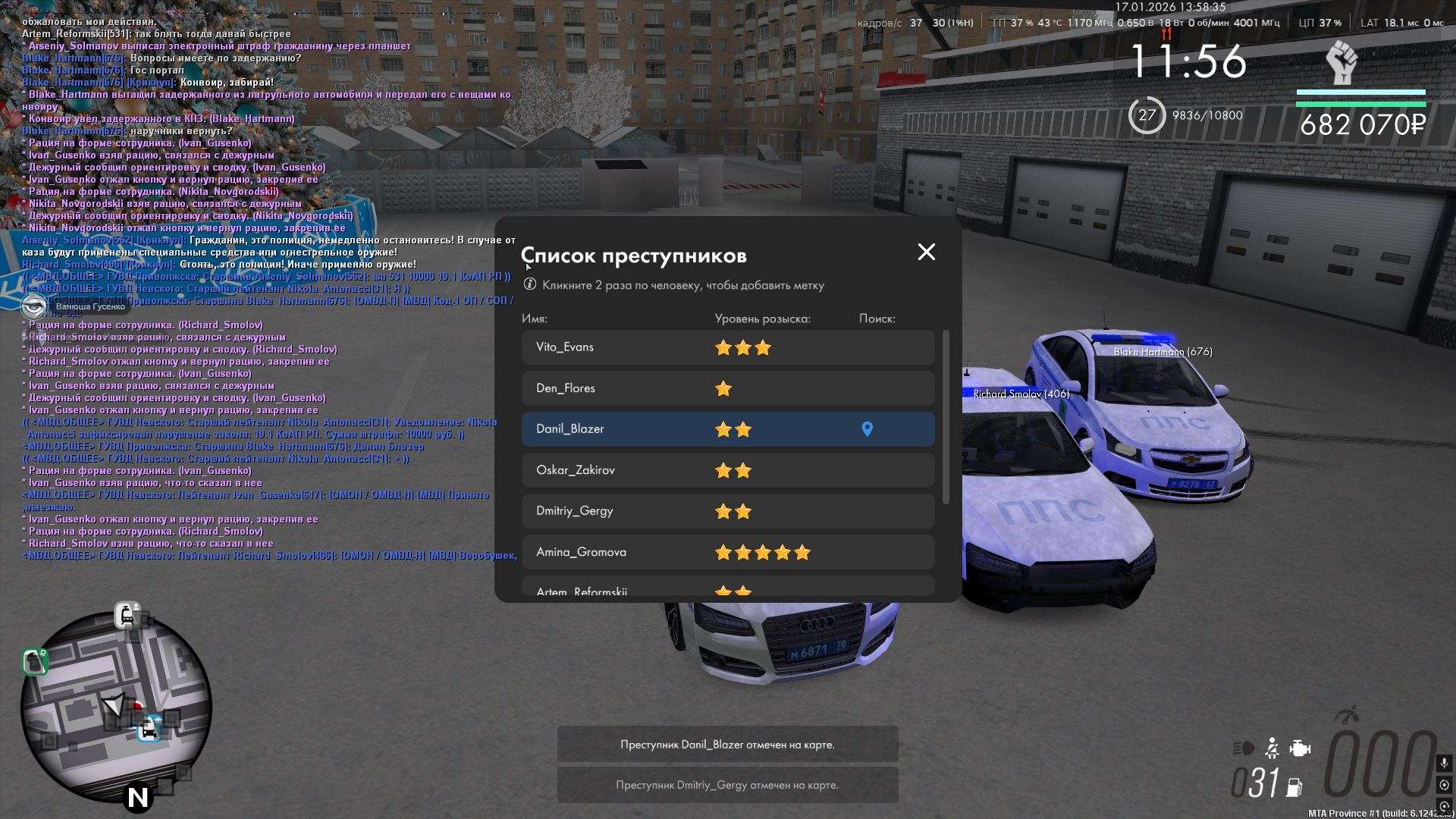
Task: Click the criminals list scrollbar
Action: click(x=945, y=417)
